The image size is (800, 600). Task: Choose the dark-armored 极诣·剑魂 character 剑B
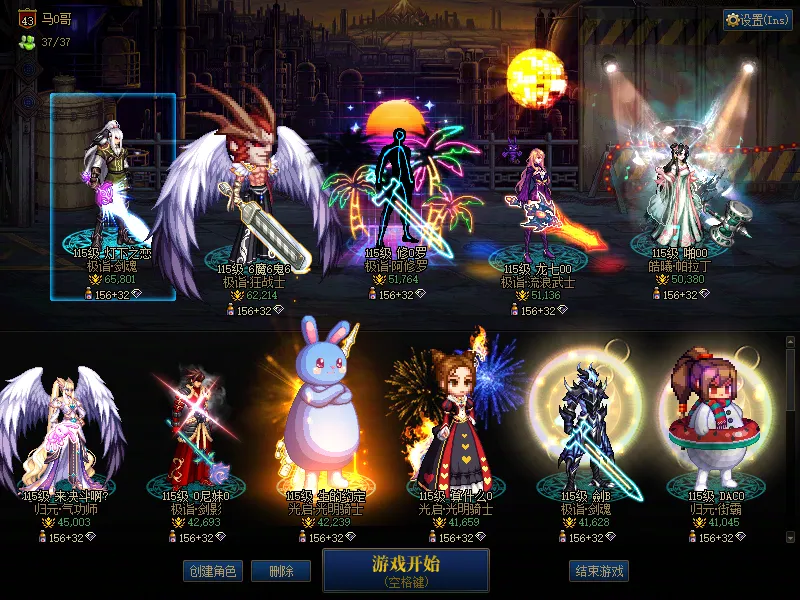pos(586,425)
